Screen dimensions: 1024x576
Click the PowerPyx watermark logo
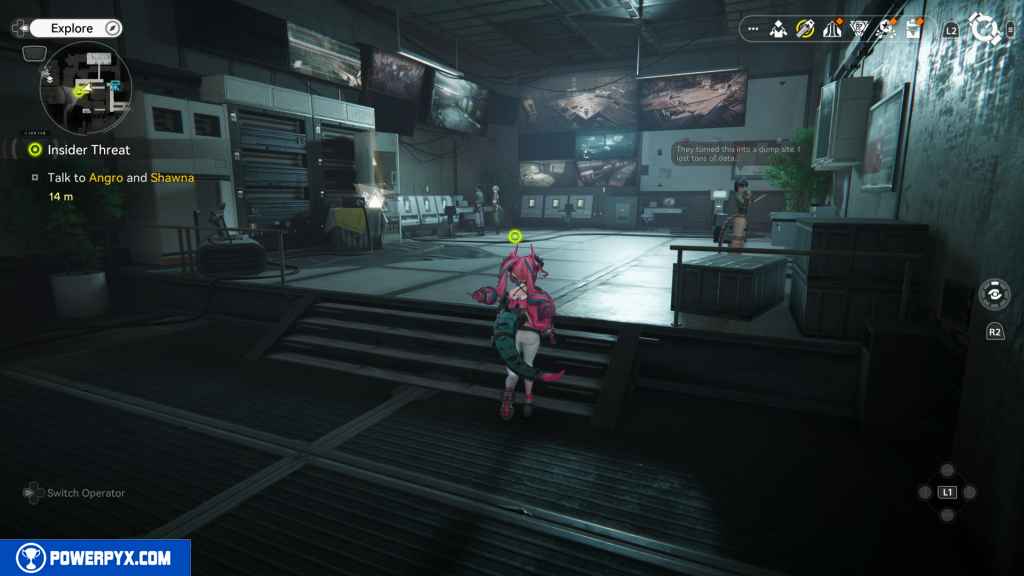tap(95, 558)
